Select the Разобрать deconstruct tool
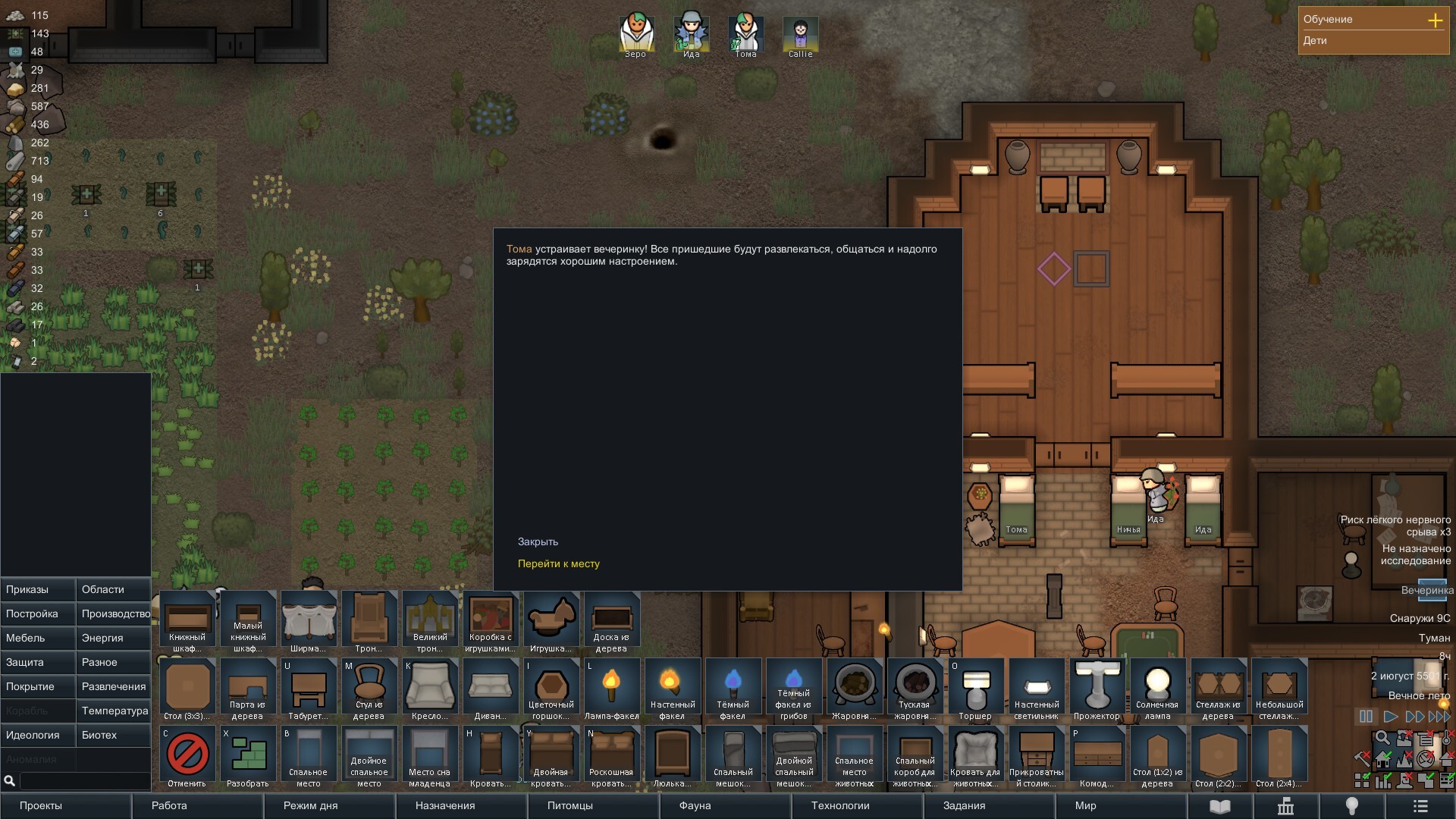The height and width of the screenshot is (819, 1456). point(248,756)
